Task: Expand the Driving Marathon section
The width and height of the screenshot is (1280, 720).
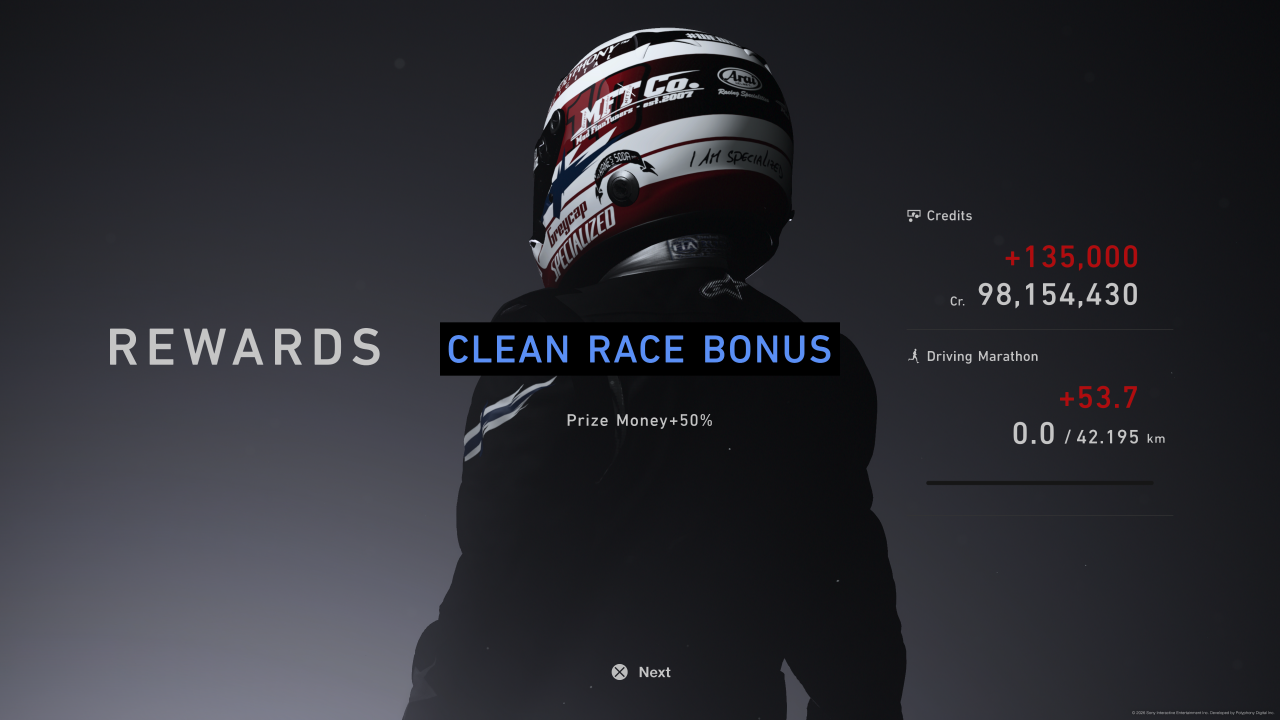Action: coord(973,356)
